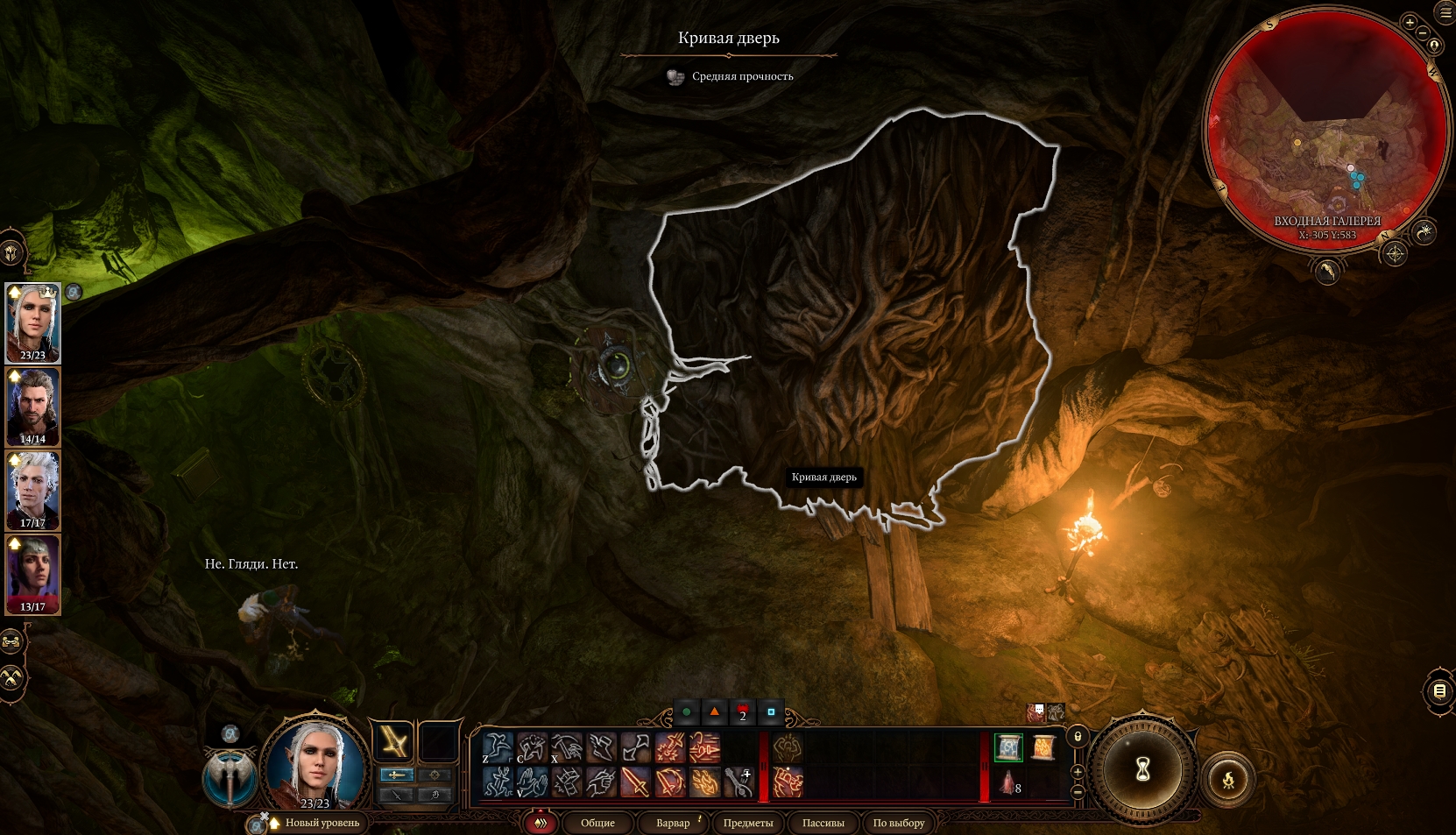Zoom in the minimap with plus button
Image resolution: width=1456 pixels, height=835 pixels.
click(x=1410, y=23)
